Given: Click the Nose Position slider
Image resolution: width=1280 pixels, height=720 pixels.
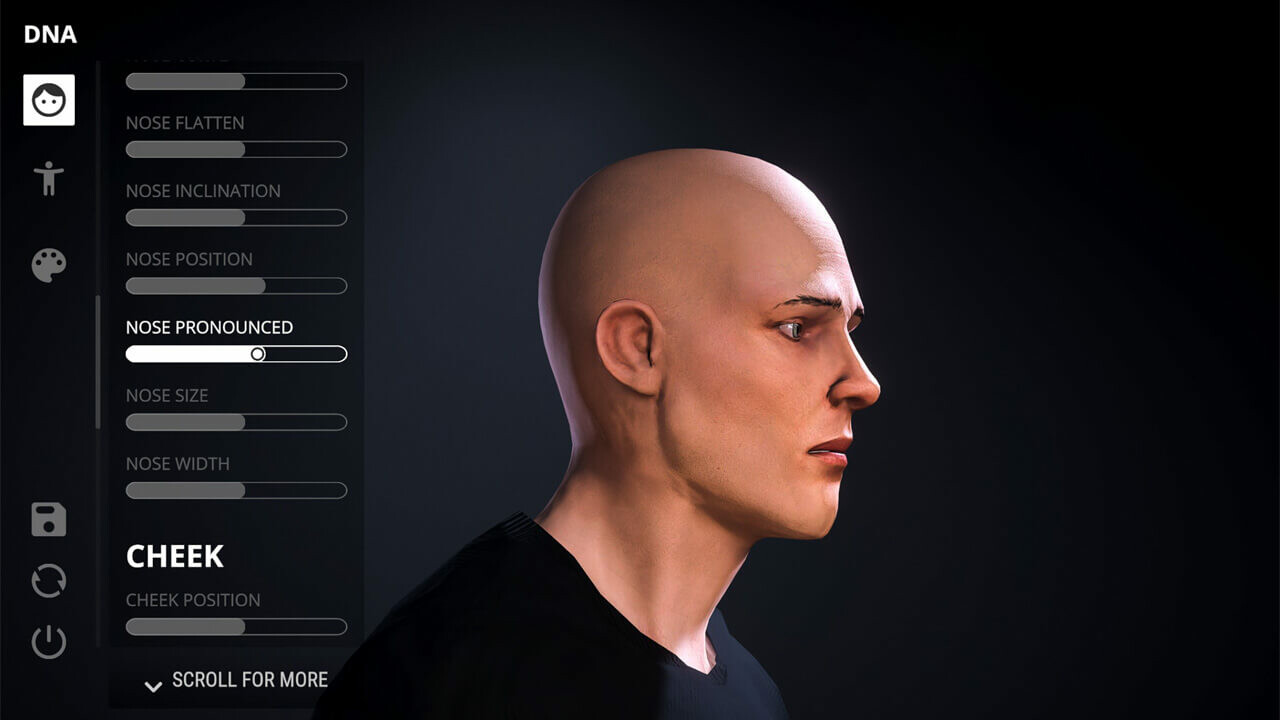Looking at the screenshot, I should click(x=236, y=285).
